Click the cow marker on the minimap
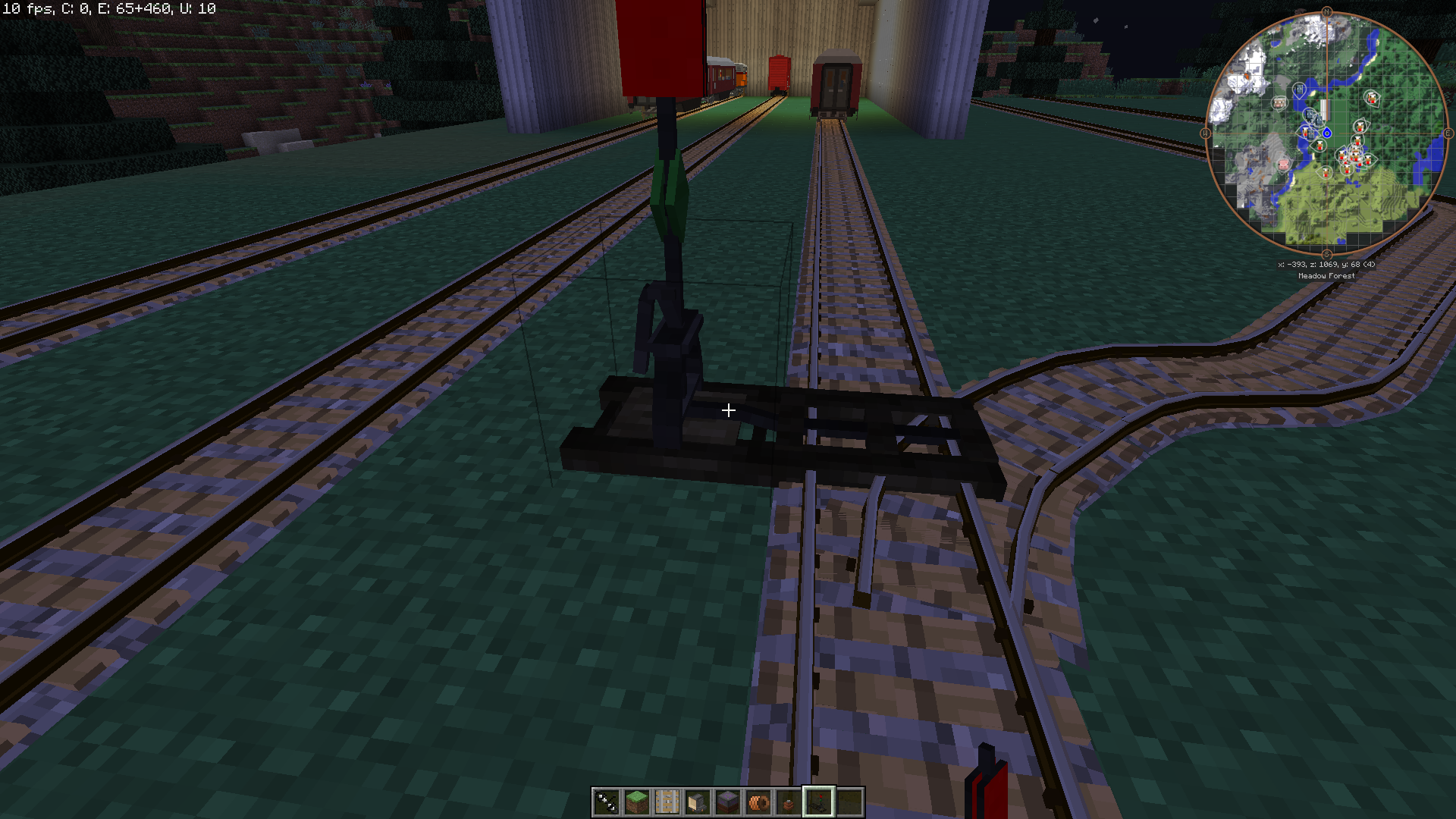The height and width of the screenshot is (819, 1456). click(x=1279, y=102)
